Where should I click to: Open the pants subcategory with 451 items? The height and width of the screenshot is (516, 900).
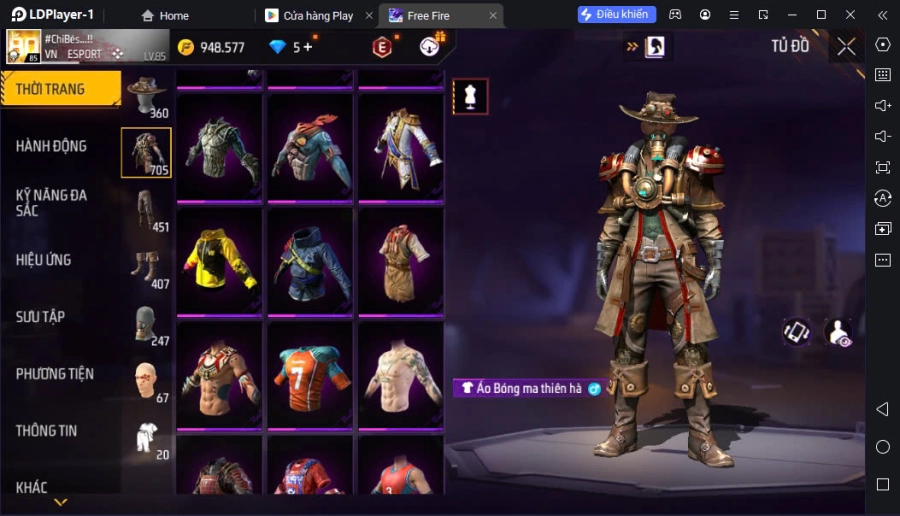coord(147,210)
